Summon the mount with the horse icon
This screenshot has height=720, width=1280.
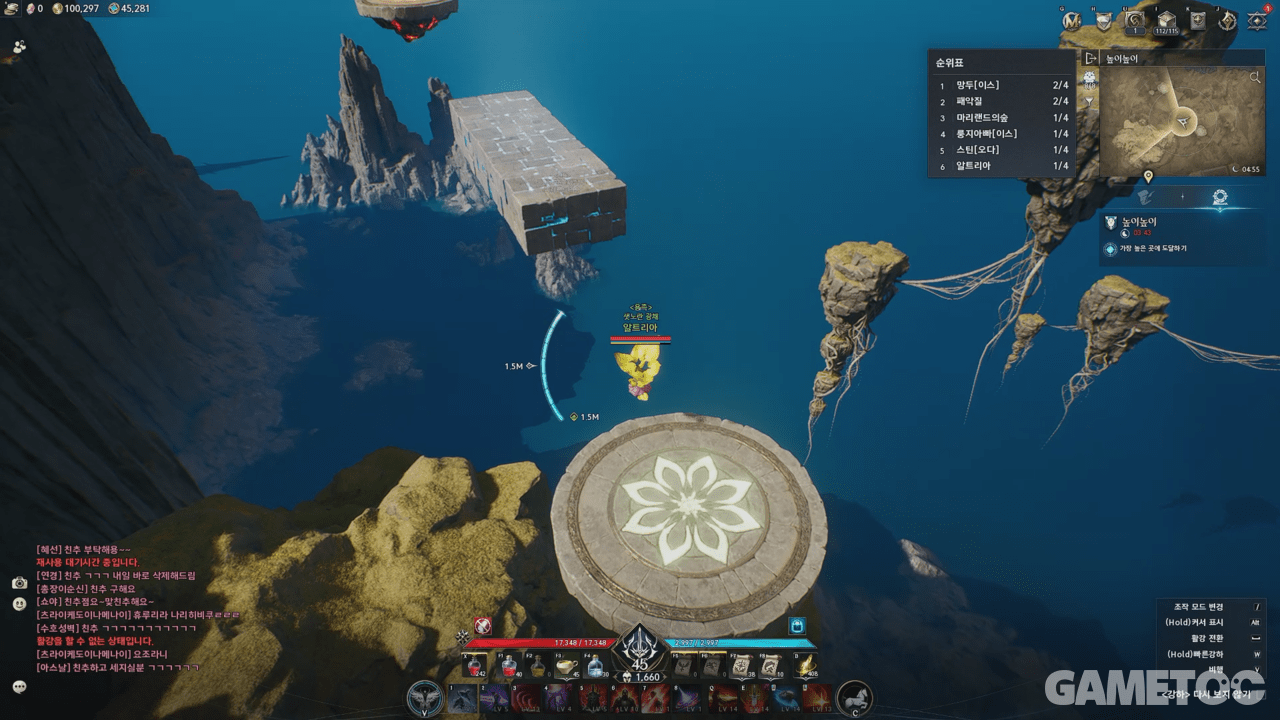[x=854, y=697]
